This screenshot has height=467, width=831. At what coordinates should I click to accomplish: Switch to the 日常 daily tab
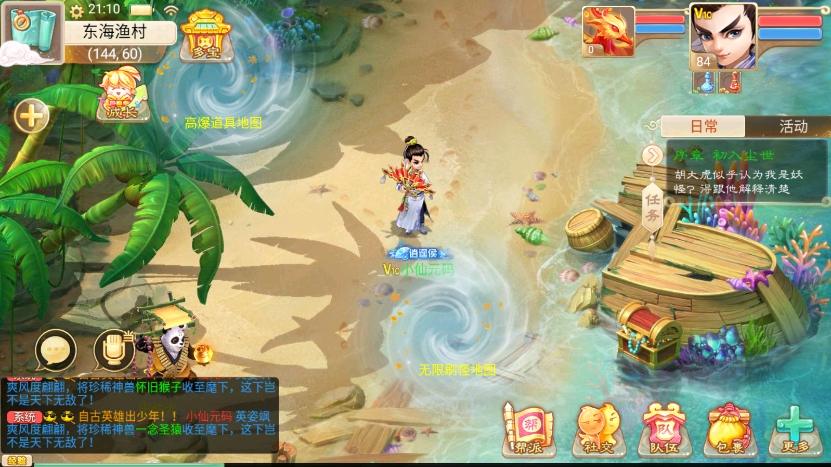pyautogui.click(x=704, y=126)
